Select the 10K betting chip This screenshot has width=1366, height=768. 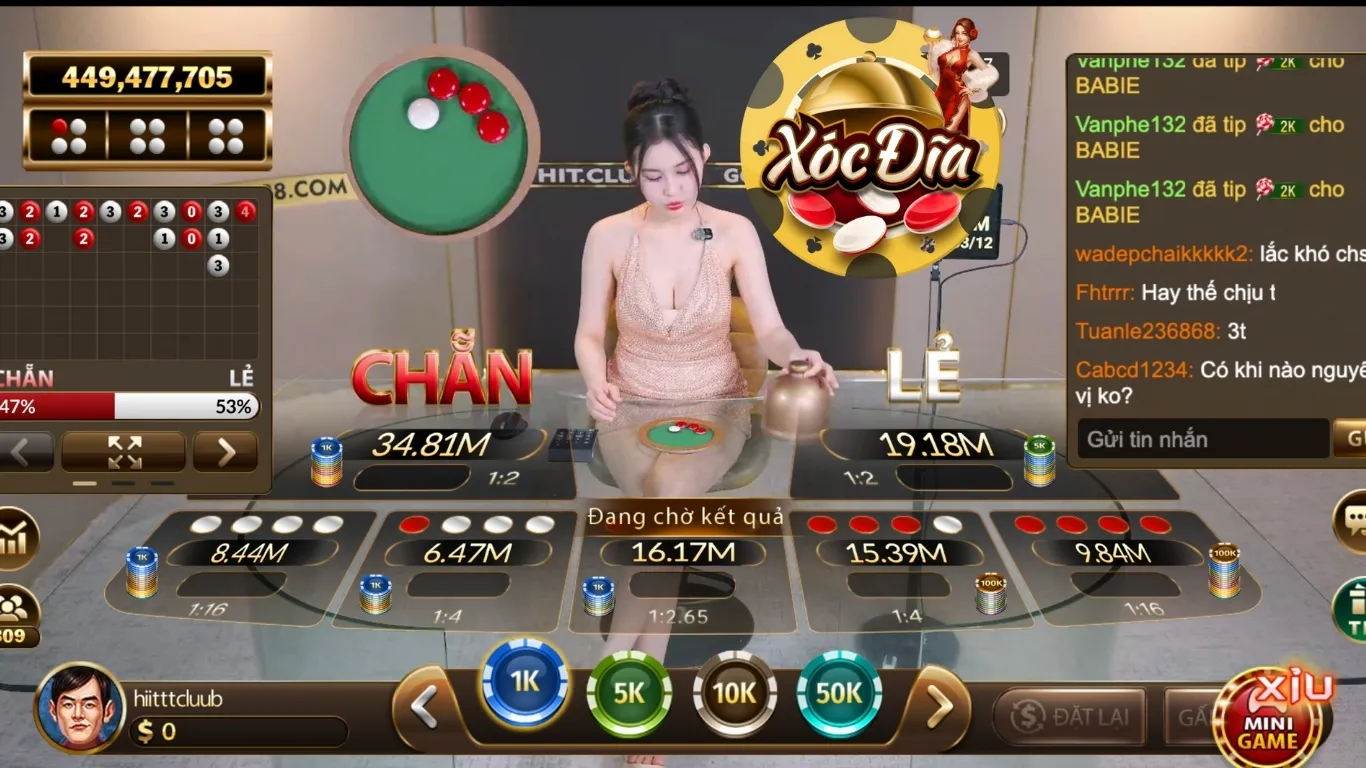(736, 692)
